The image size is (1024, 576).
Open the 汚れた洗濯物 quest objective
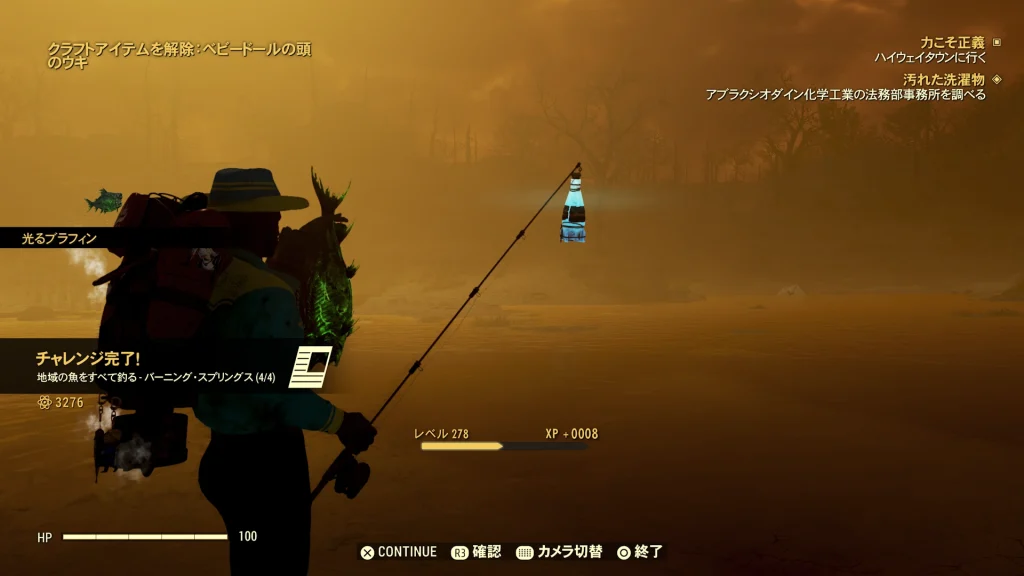pyautogui.click(x=943, y=79)
